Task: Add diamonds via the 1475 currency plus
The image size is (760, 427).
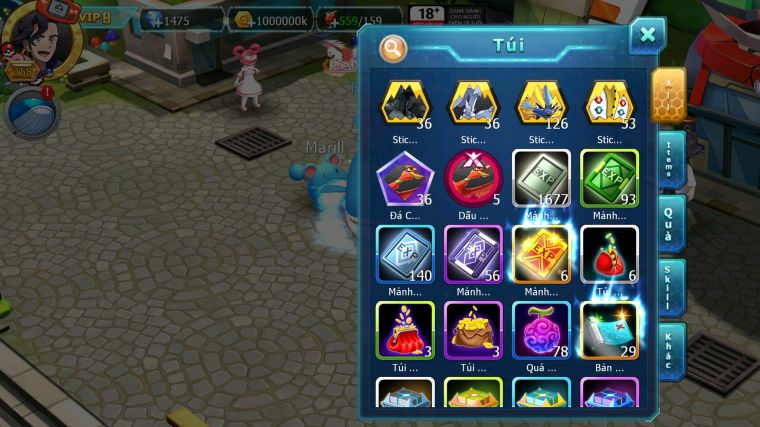Action: coord(150,19)
